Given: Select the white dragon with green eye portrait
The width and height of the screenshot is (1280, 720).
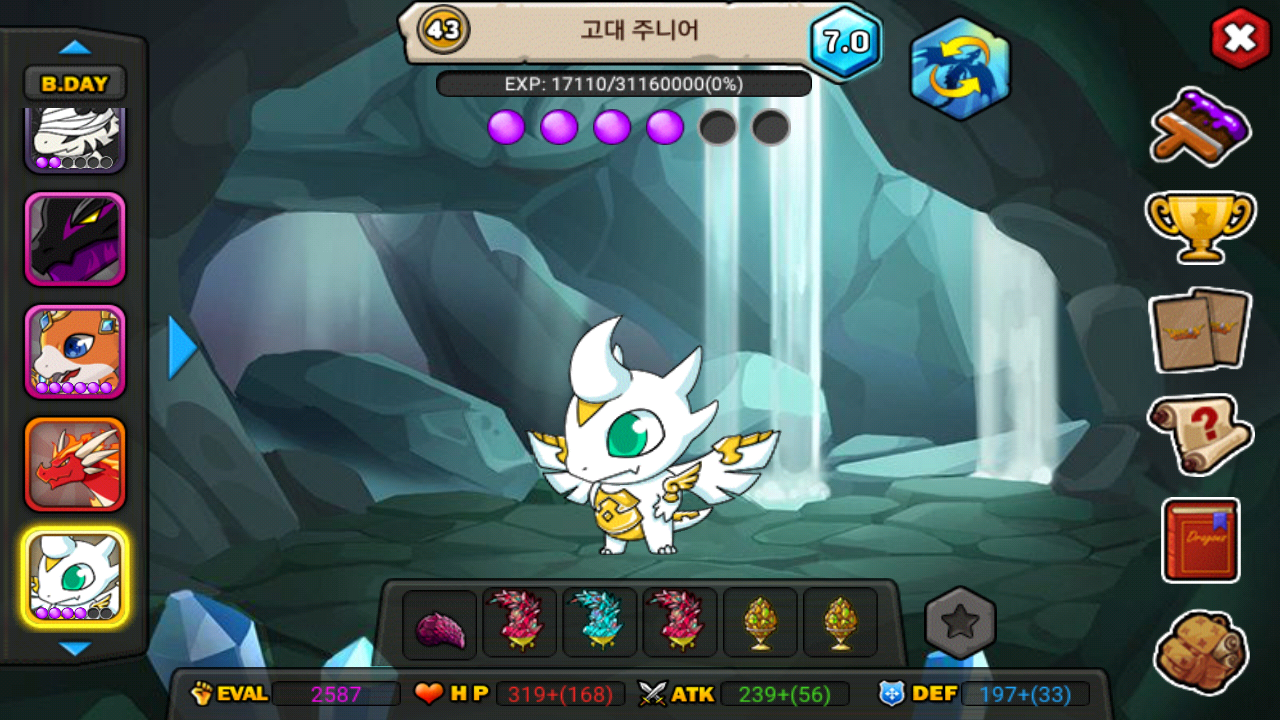Looking at the screenshot, I should tap(75, 577).
